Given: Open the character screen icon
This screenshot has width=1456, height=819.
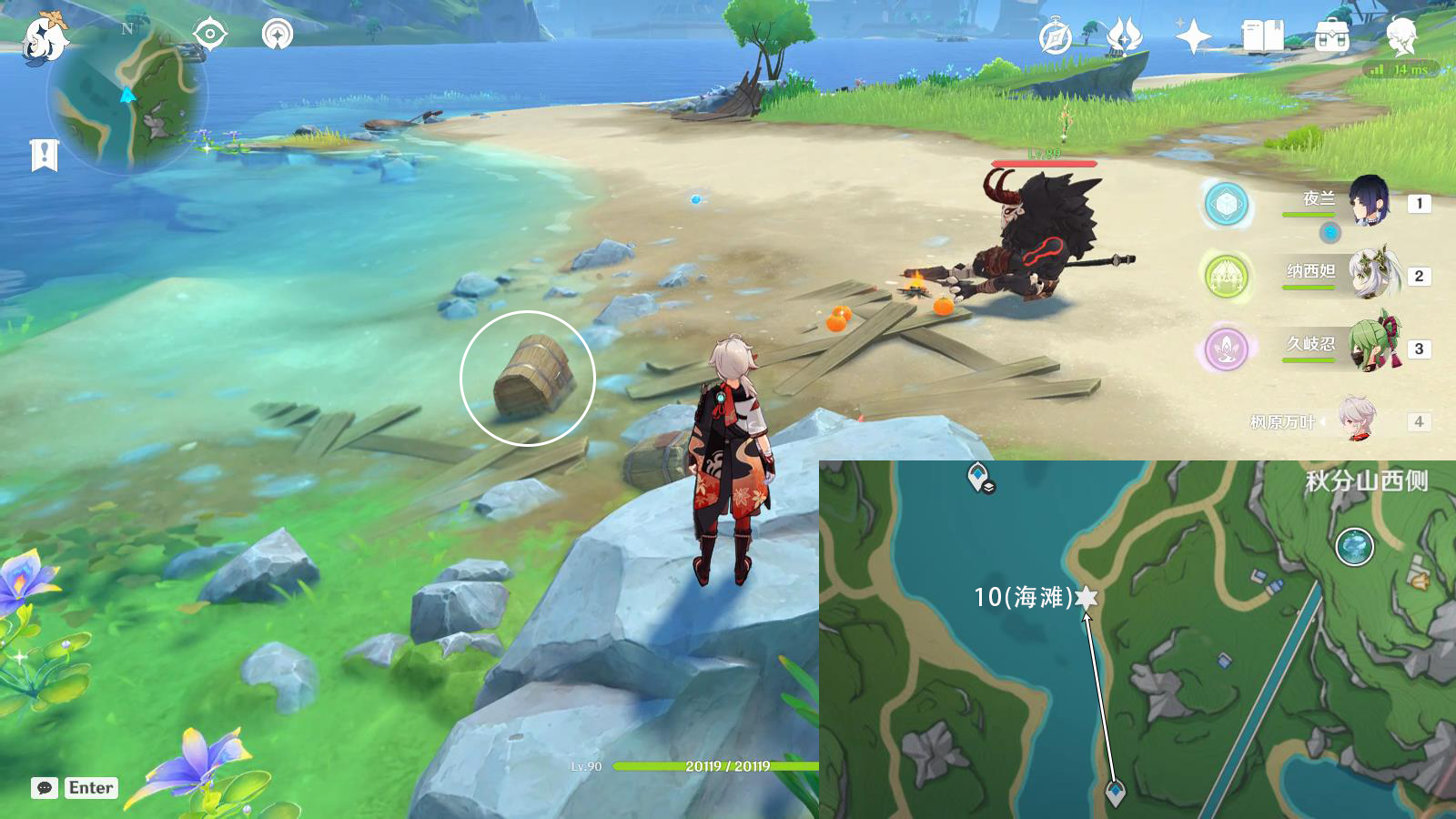Looking at the screenshot, I should (1401, 37).
